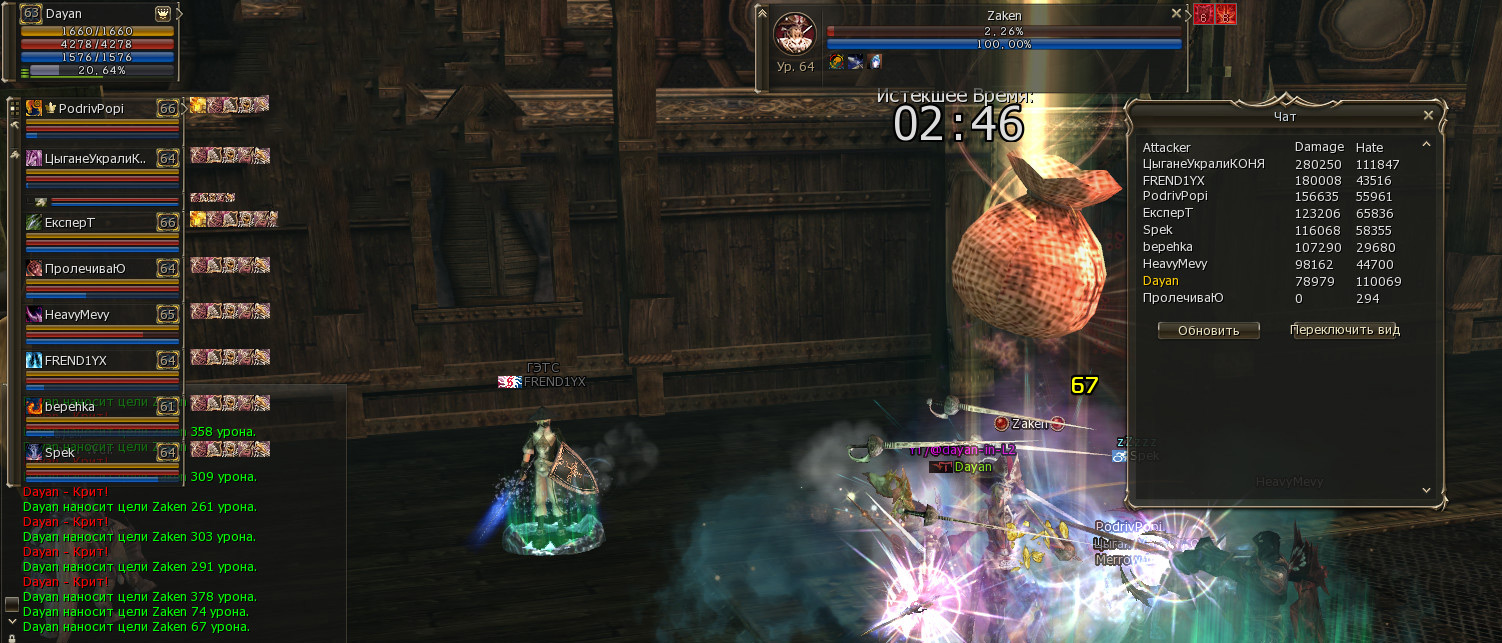Click the Zaken boss portrait
1502x643 pixels.
tap(795, 34)
